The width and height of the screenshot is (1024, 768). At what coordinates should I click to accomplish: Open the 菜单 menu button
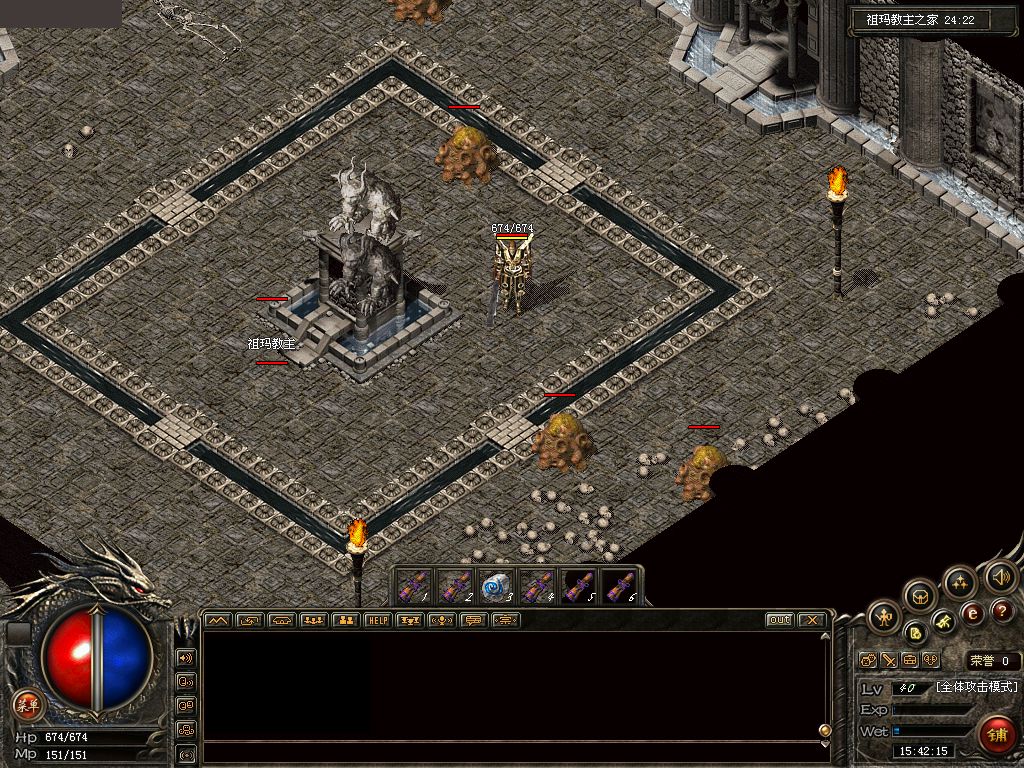click(x=28, y=705)
